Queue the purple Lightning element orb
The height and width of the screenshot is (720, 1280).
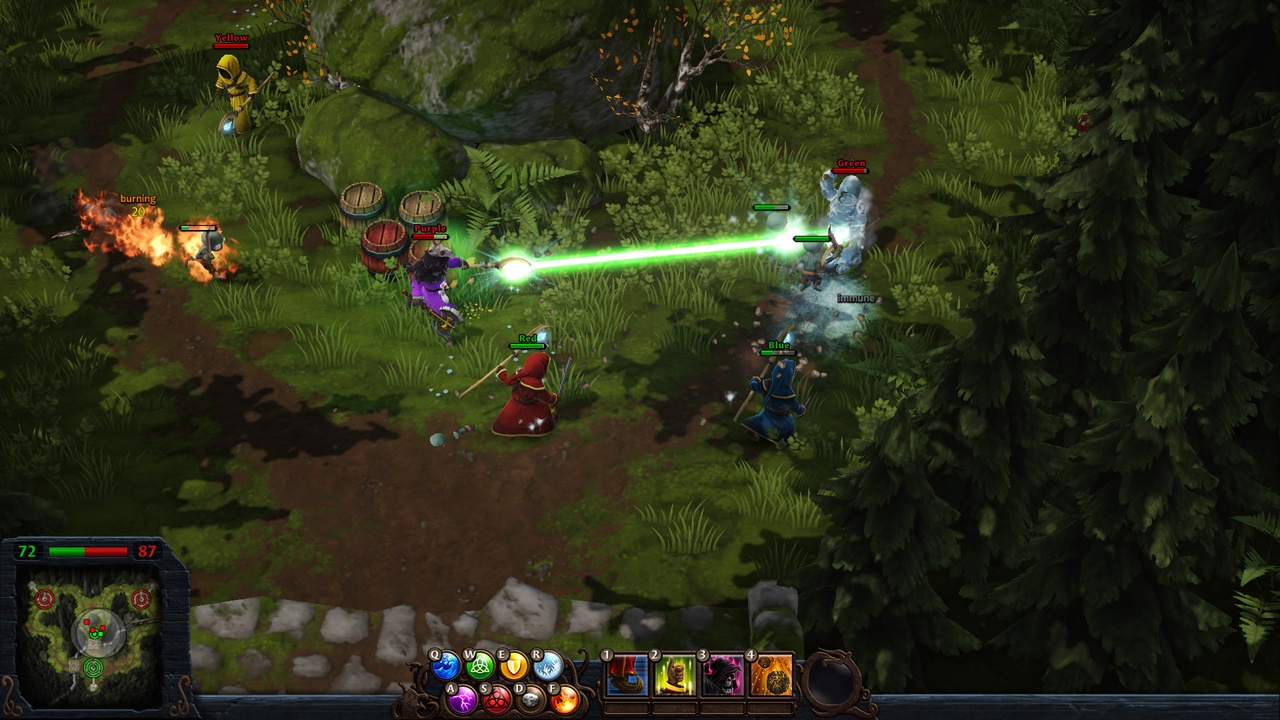(462, 698)
